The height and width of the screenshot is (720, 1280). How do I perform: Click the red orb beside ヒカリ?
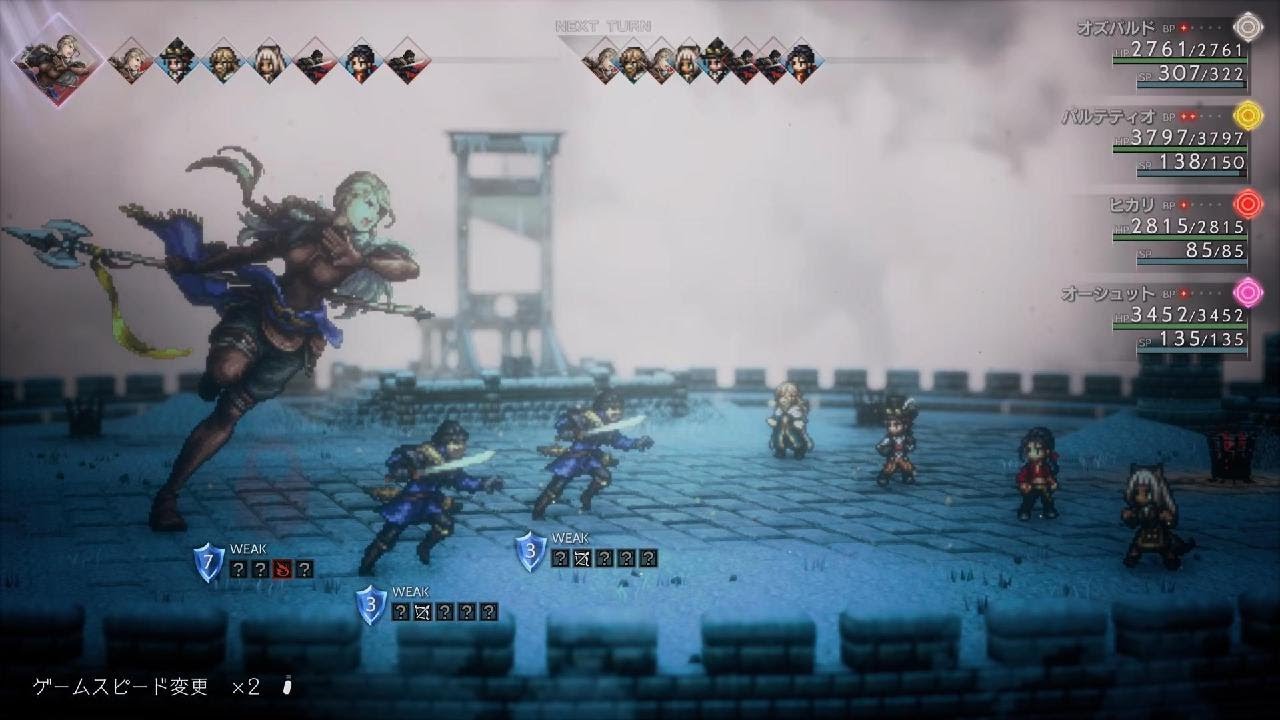1246,205
